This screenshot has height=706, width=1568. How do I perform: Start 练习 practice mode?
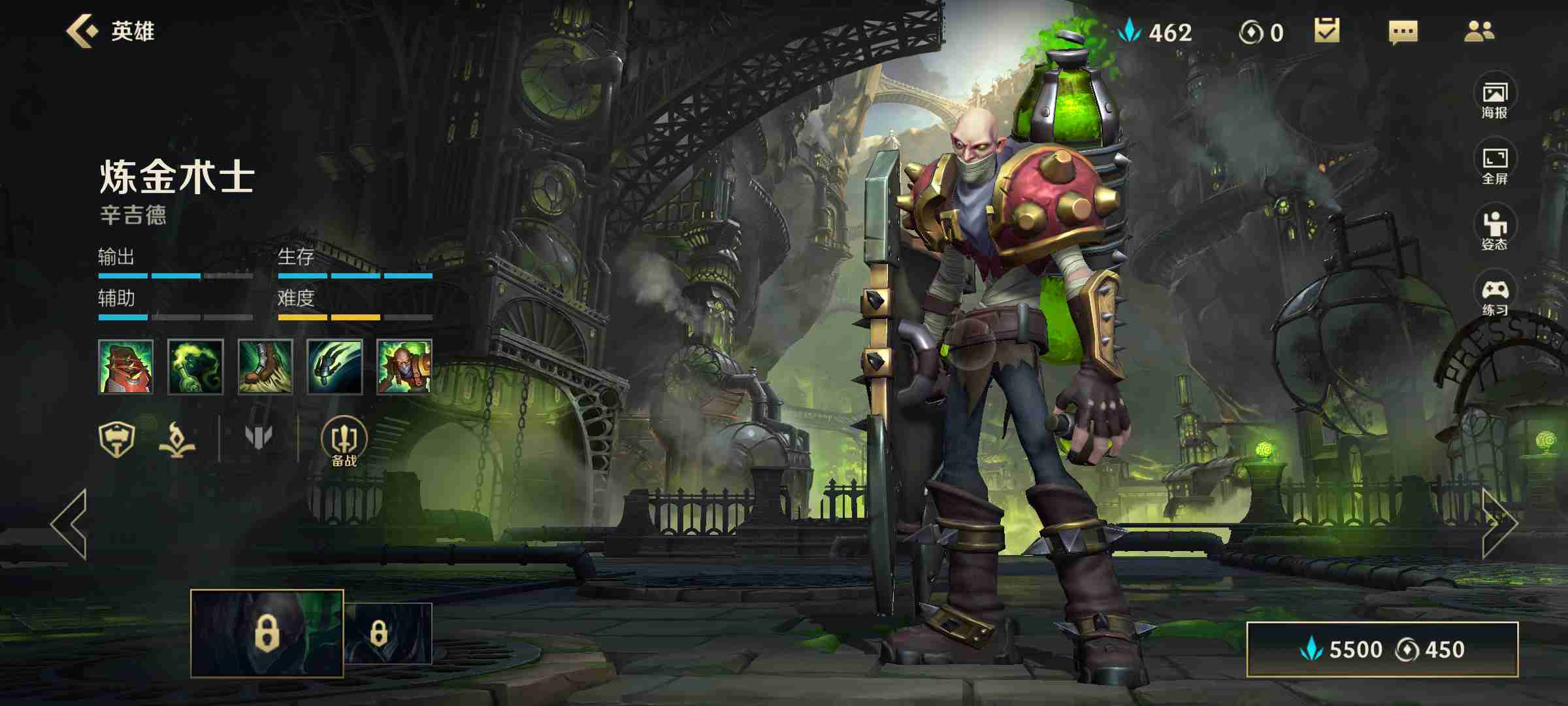(x=1494, y=295)
